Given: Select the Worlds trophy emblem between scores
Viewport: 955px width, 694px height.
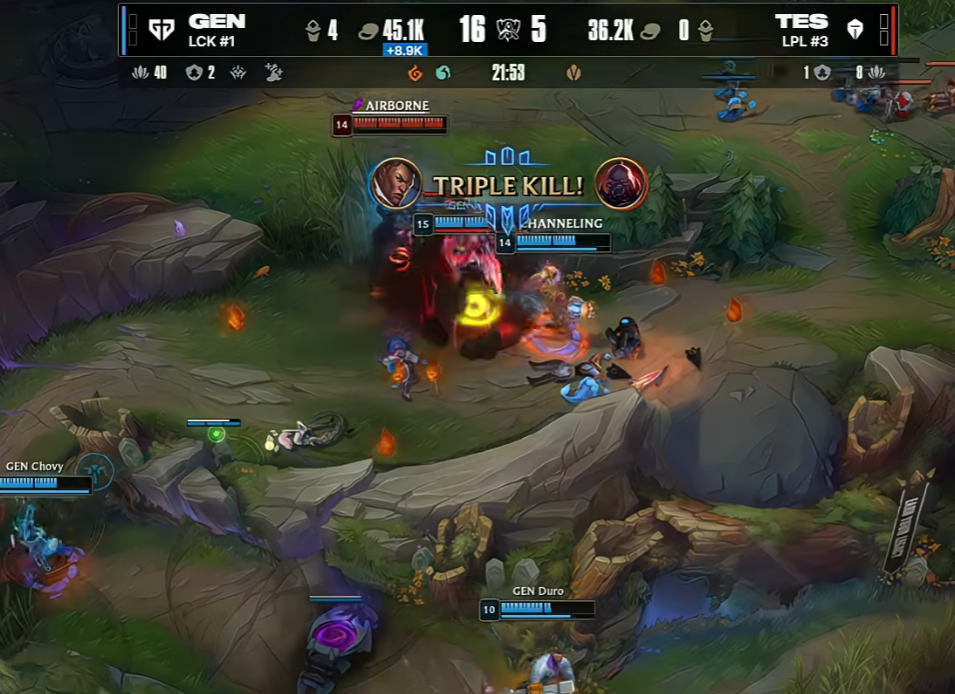Looking at the screenshot, I should [x=508, y=30].
